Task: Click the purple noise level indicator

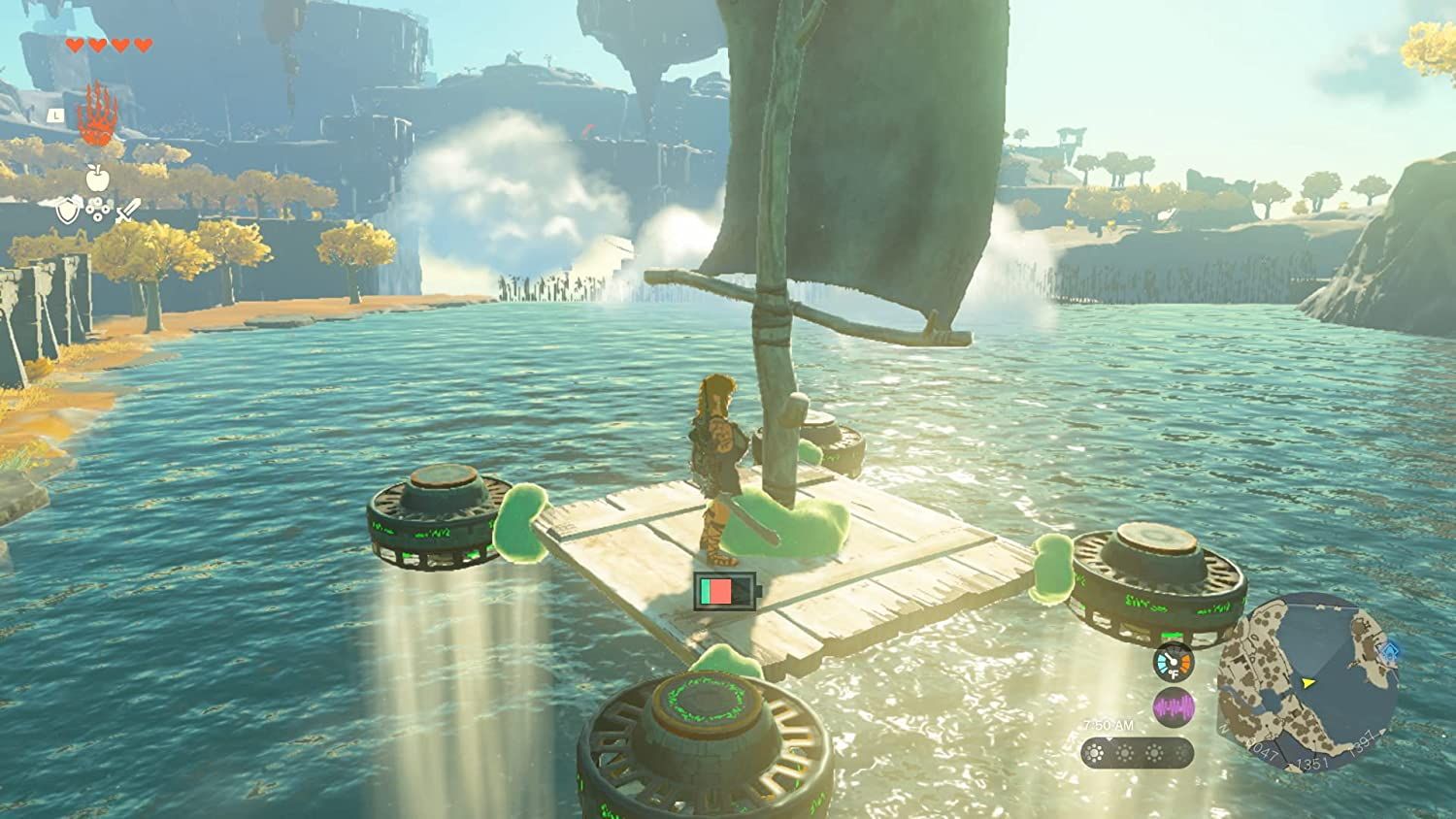Action: pyautogui.click(x=1173, y=708)
